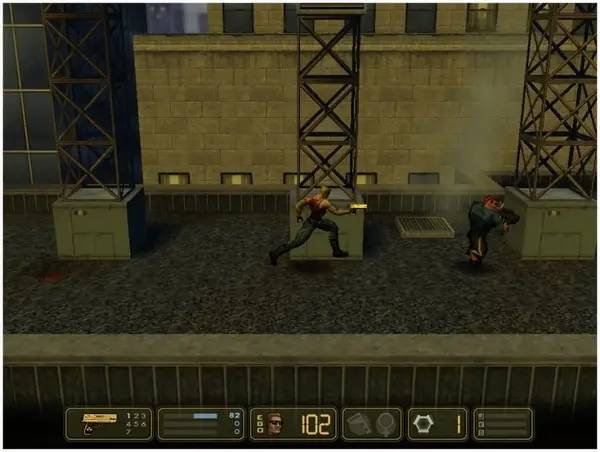Select the hexagon item icon
Image resolution: width=600 pixels, height=452 pixels.
pyautogui.click(x=424, y=424)
